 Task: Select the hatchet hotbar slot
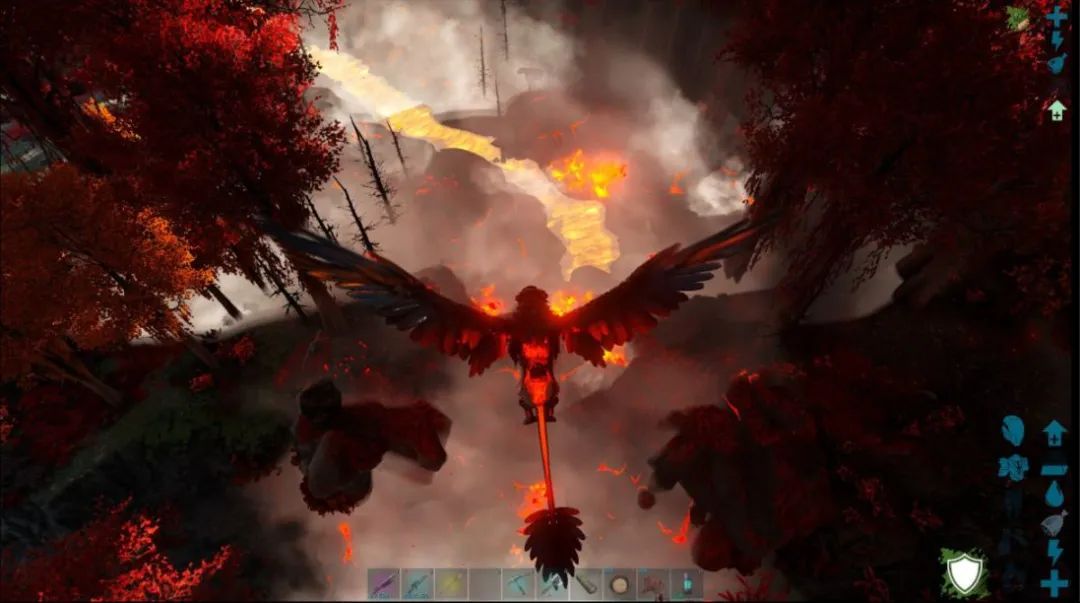(552, 584)
